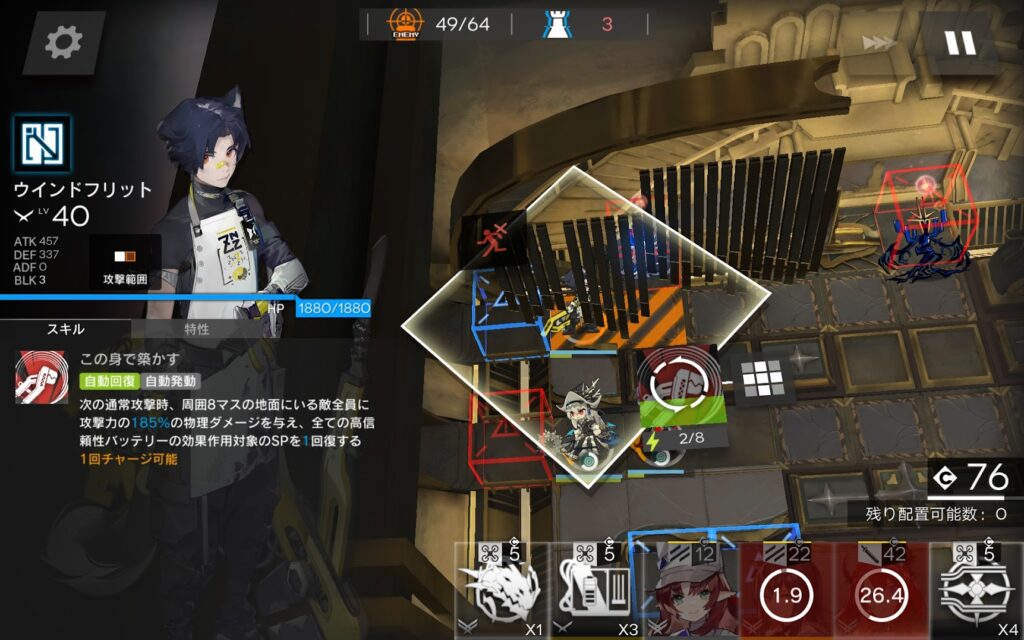Show the 攻撃範囲 attack range
This screenshot has width=1024, height=640.
125,265
